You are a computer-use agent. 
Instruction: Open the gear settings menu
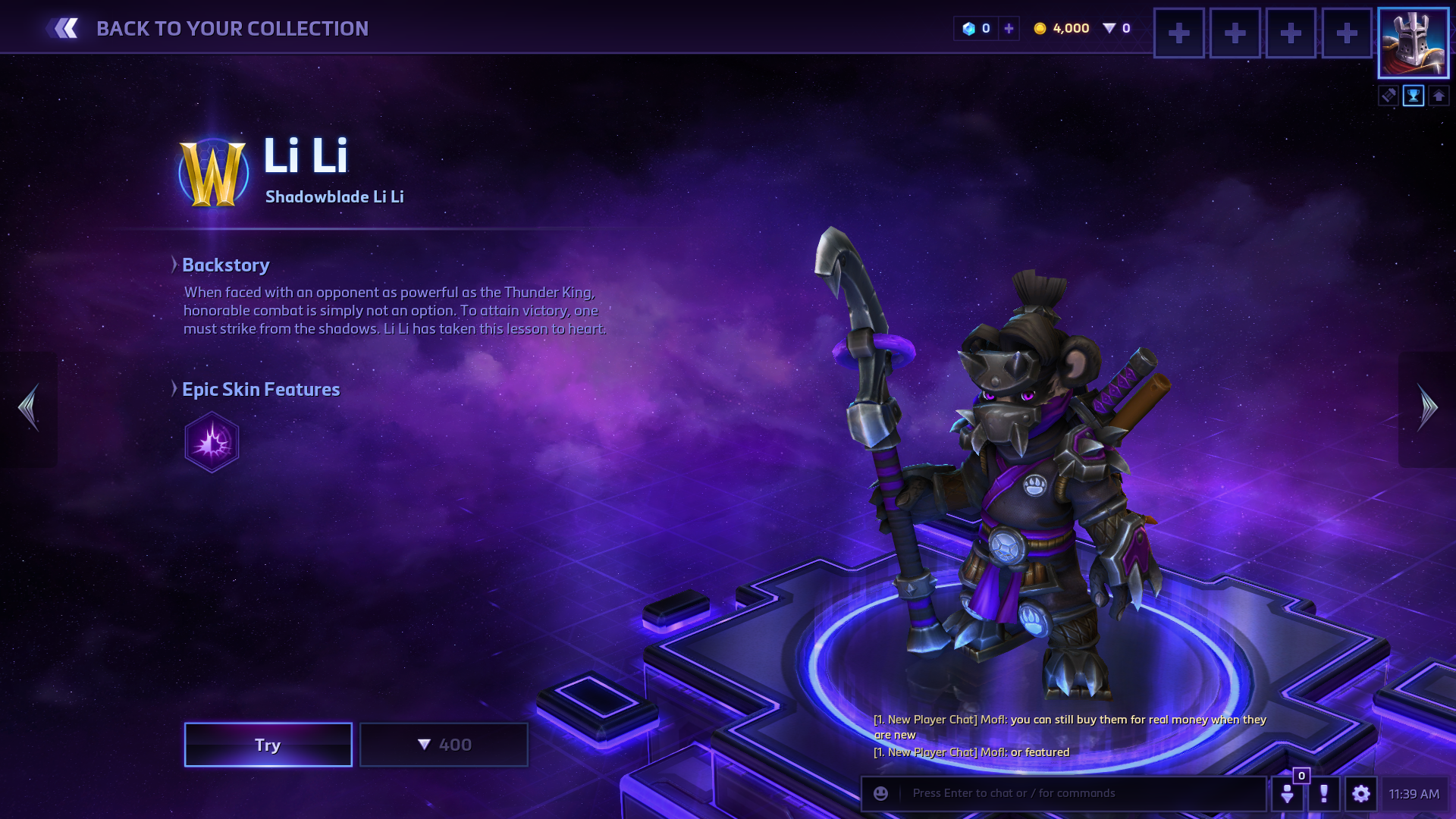point(1361,793)
